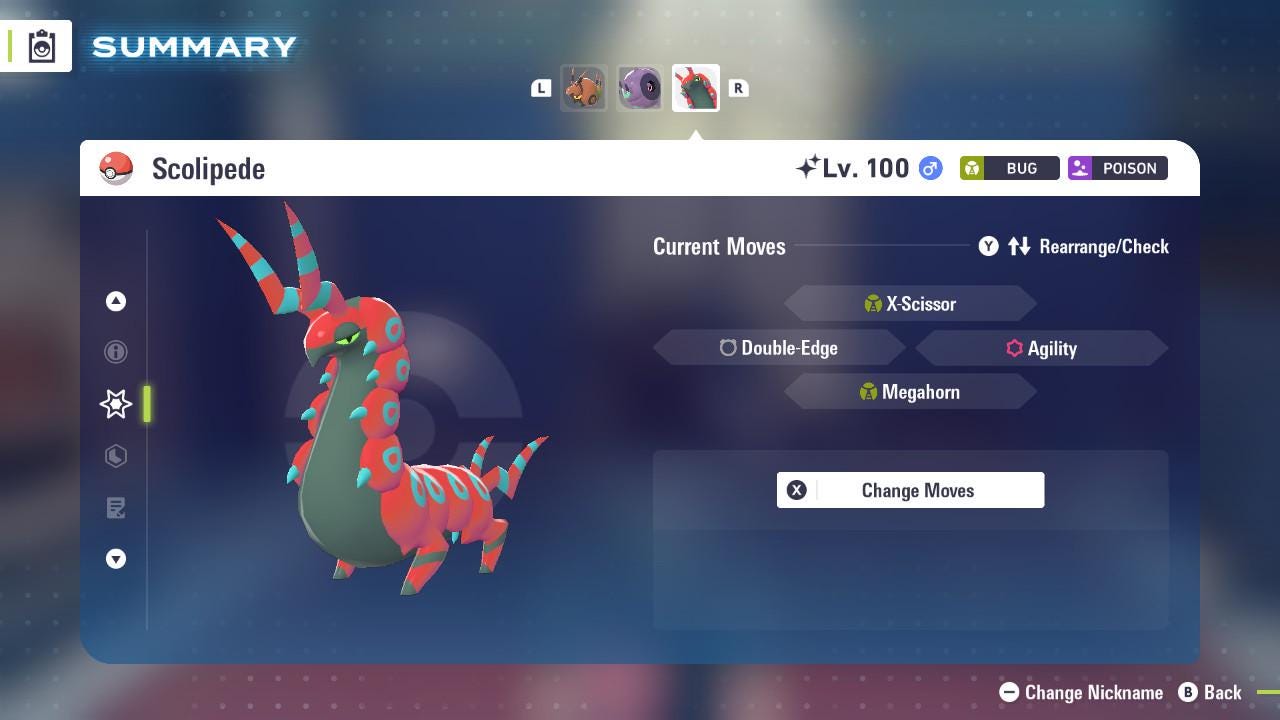This screenshot has height=720, width=1280.
Task: Click the rearrange arrows icon next to Y
Action: [1019, 246]
